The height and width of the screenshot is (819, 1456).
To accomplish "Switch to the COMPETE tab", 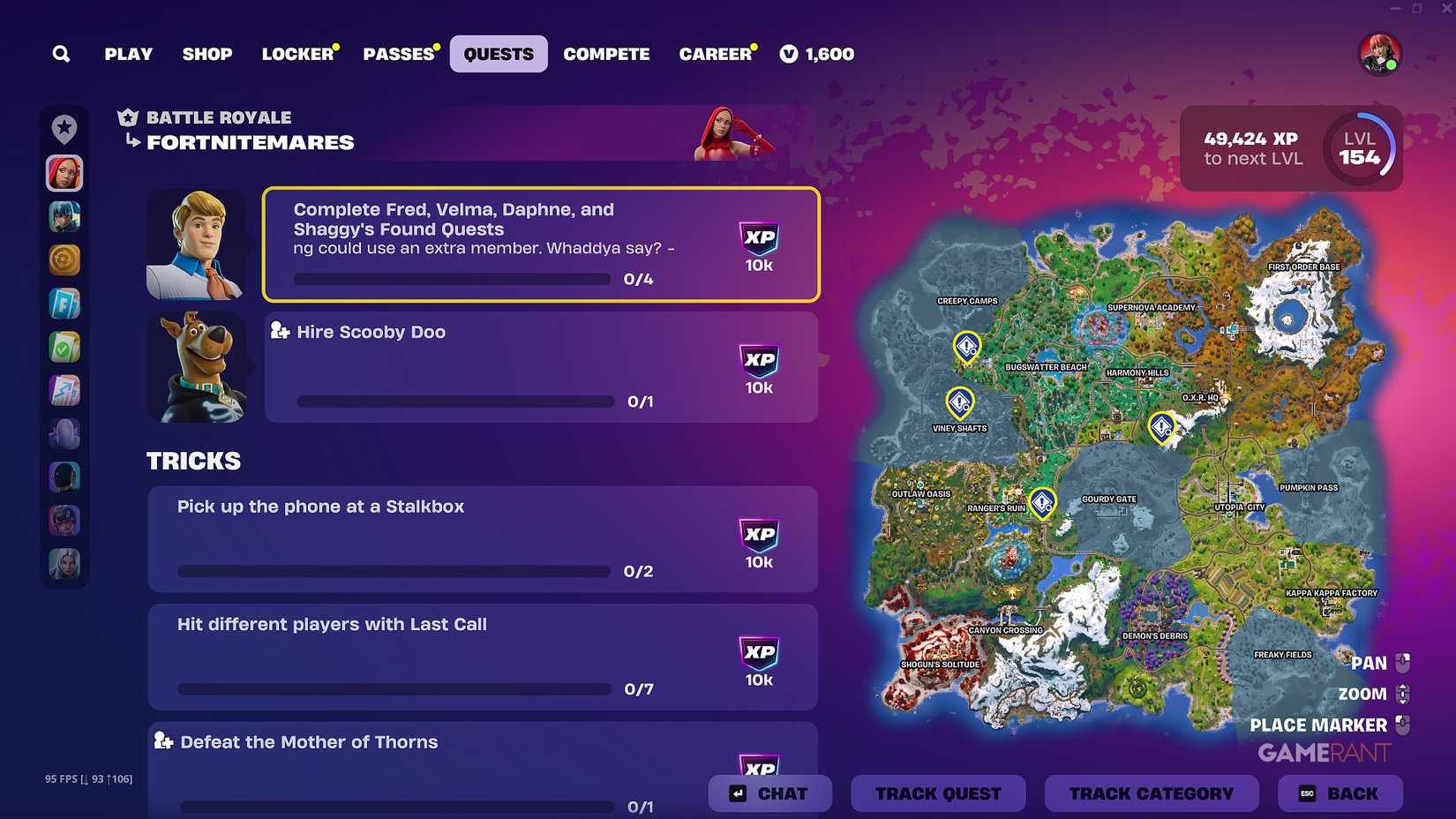I will point(606,54).
